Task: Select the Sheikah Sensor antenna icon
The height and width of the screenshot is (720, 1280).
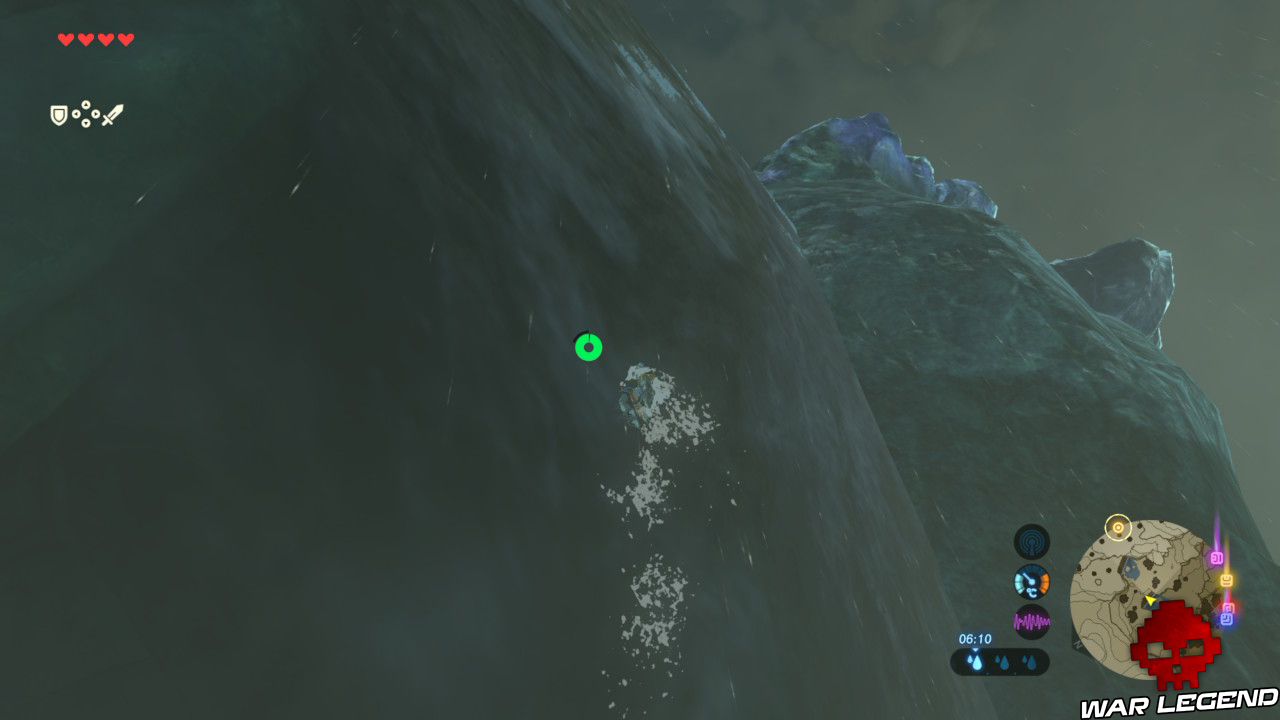Action: pos(1033,541)
